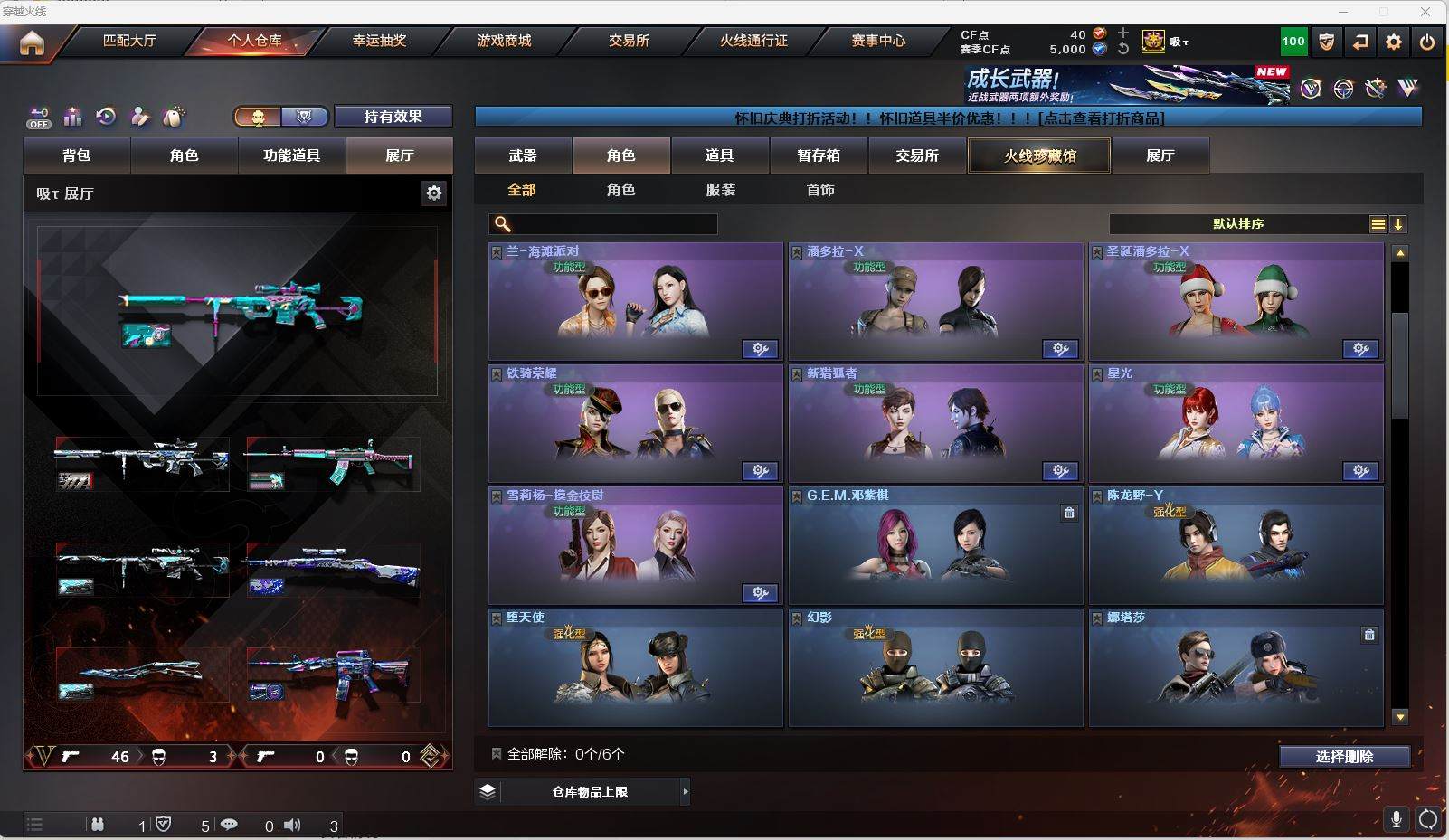Click the power exit button

(1427, 42)
